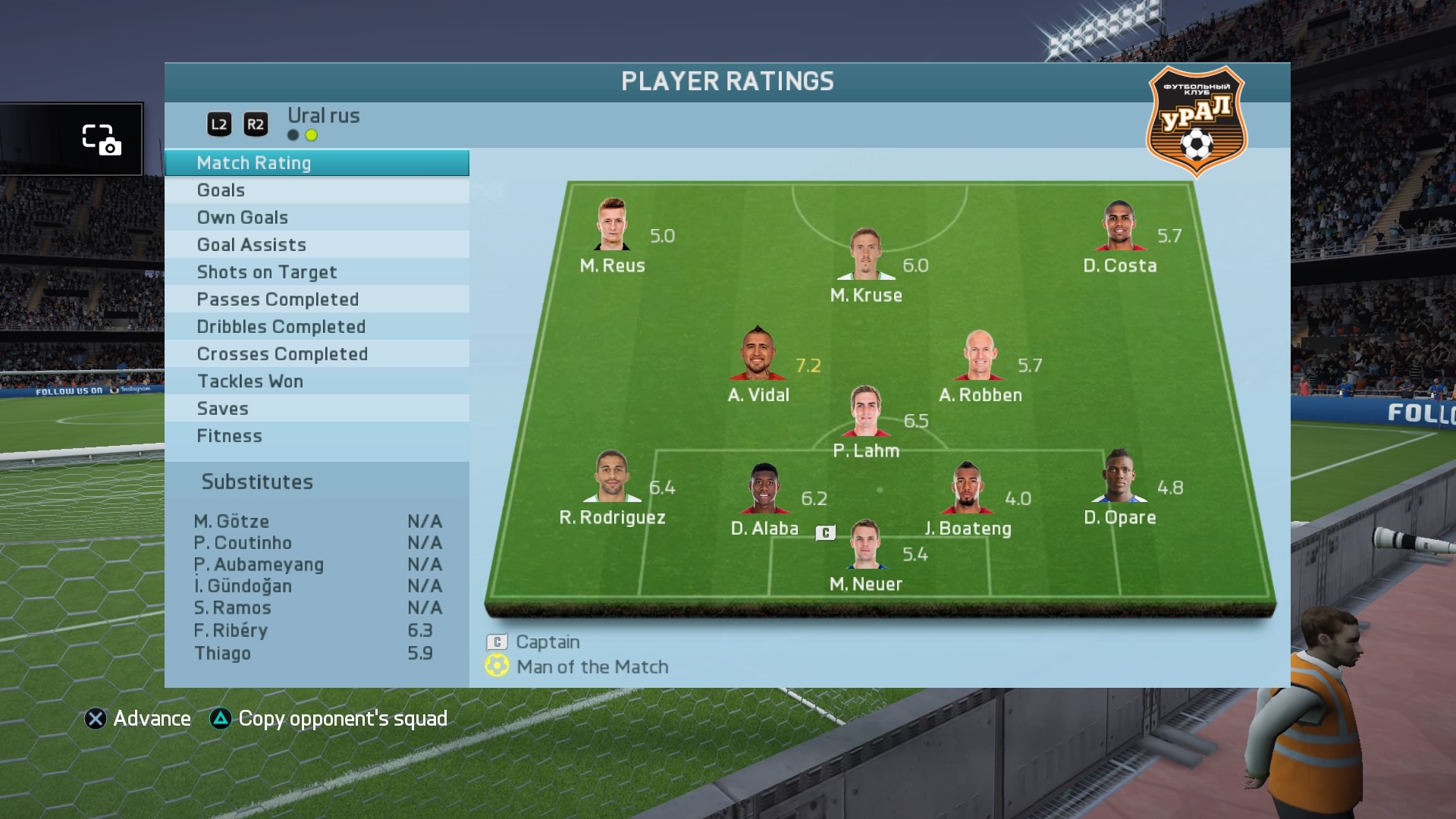Image resolution: width=1456 pixels, height=819 pixels.
Task: Pick M. Neuer the goalkeeper
Action: pyautogui.click(x=865, y=544)
